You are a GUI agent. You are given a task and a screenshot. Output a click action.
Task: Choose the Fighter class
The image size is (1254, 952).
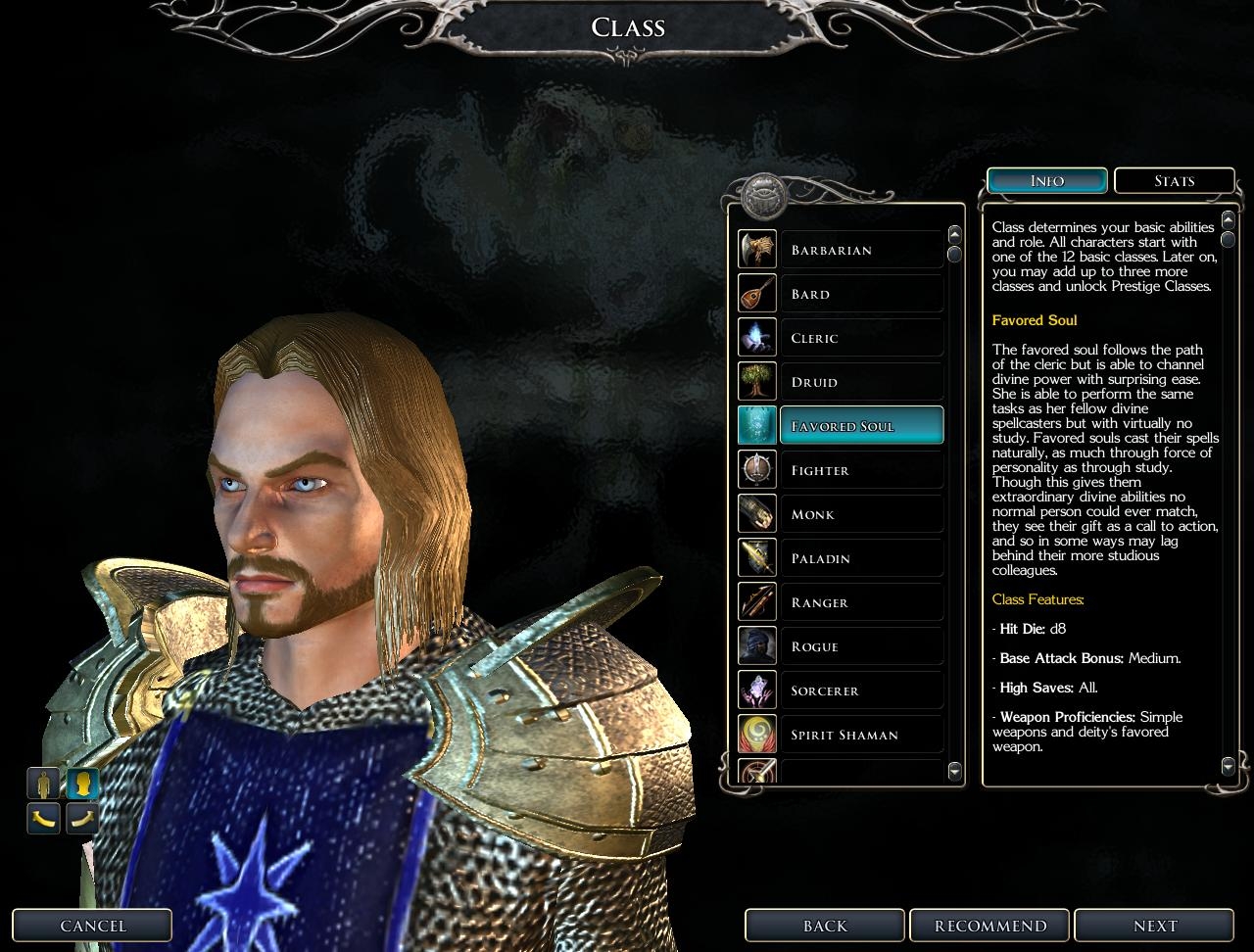861,470
